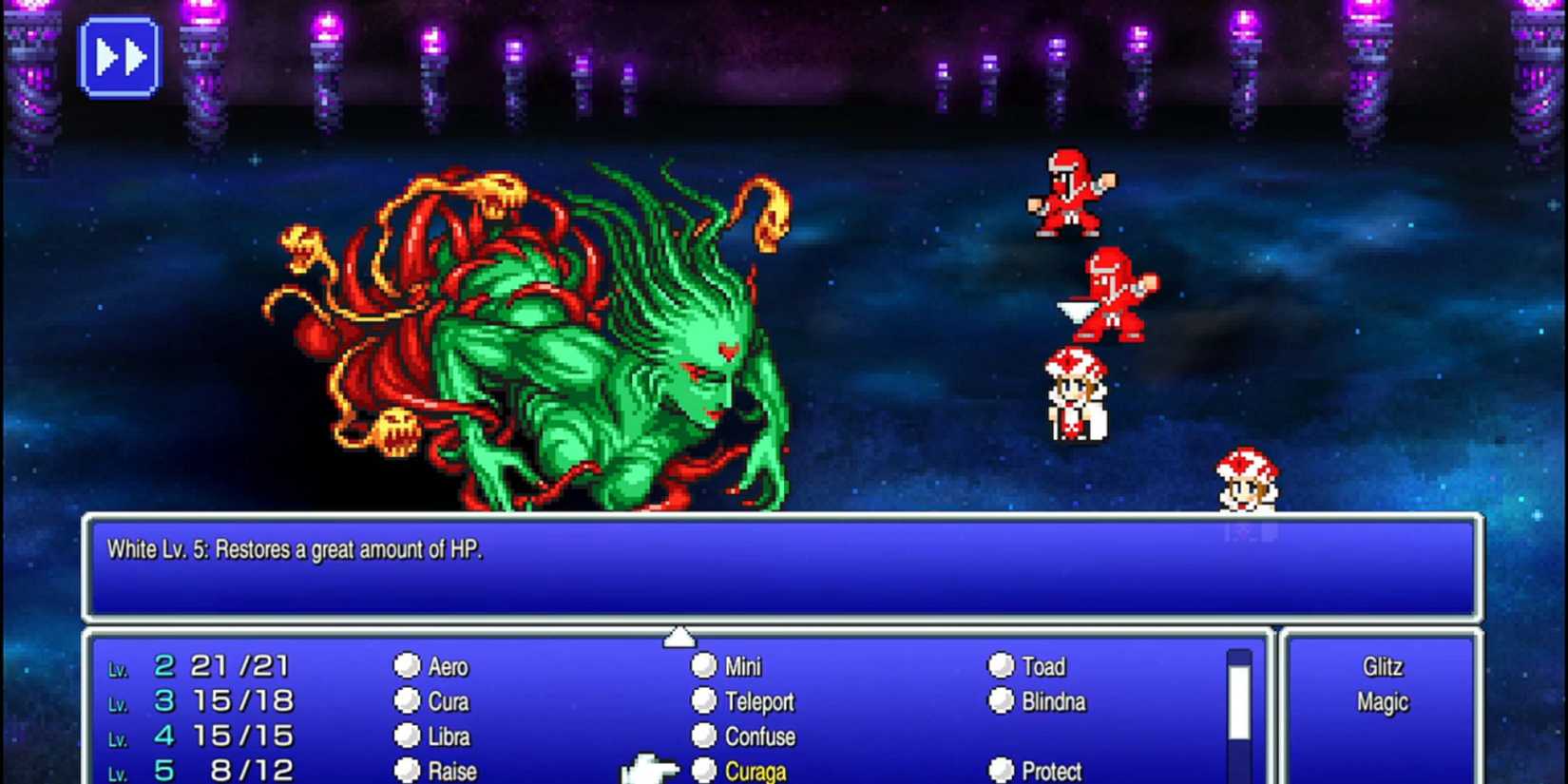This screenshot has width=1568, height=784.
Task: Select the Curaga spell orb
Action: pyautogui.click(x=704, y=772)
